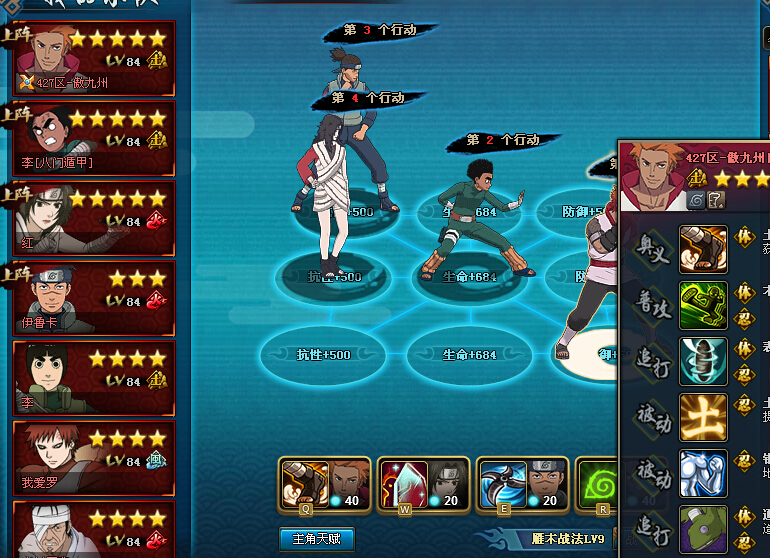View the golden 土 passive skill icon
The width and height of the screenshot is (770, 558).
tap(703, 417)
